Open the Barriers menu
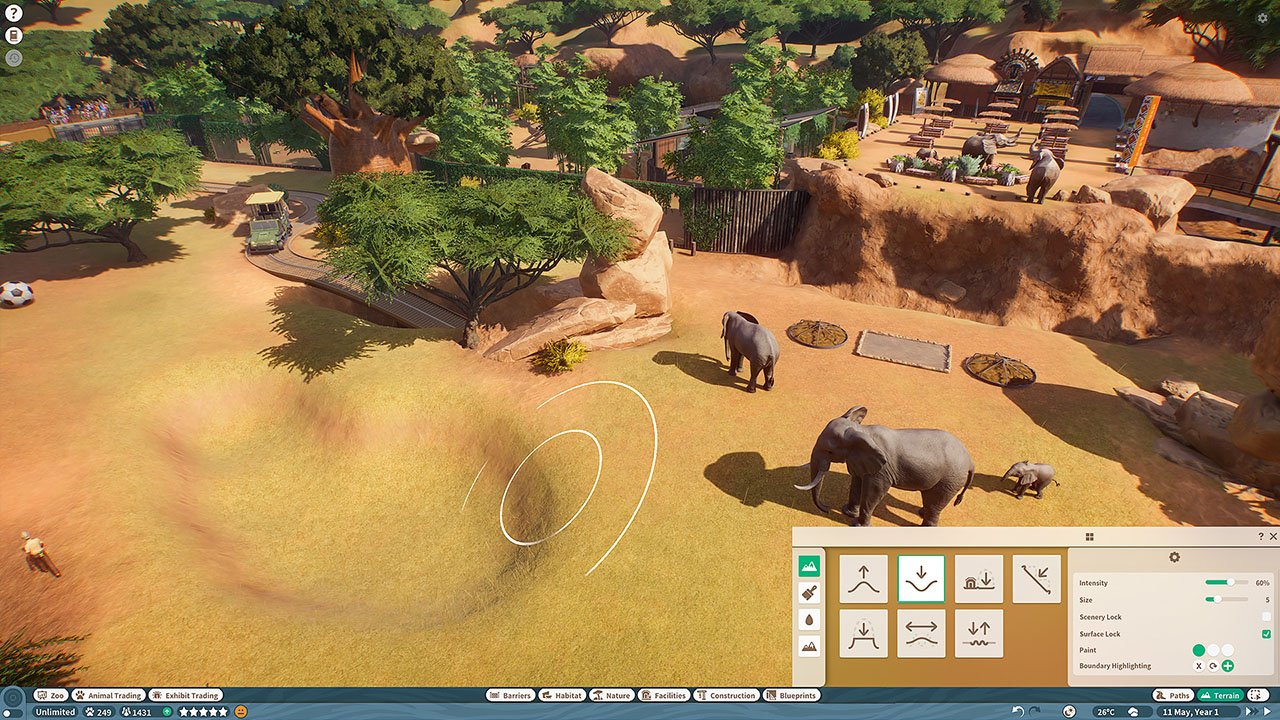Screen dimensions: 1280x720 point(510,695)
